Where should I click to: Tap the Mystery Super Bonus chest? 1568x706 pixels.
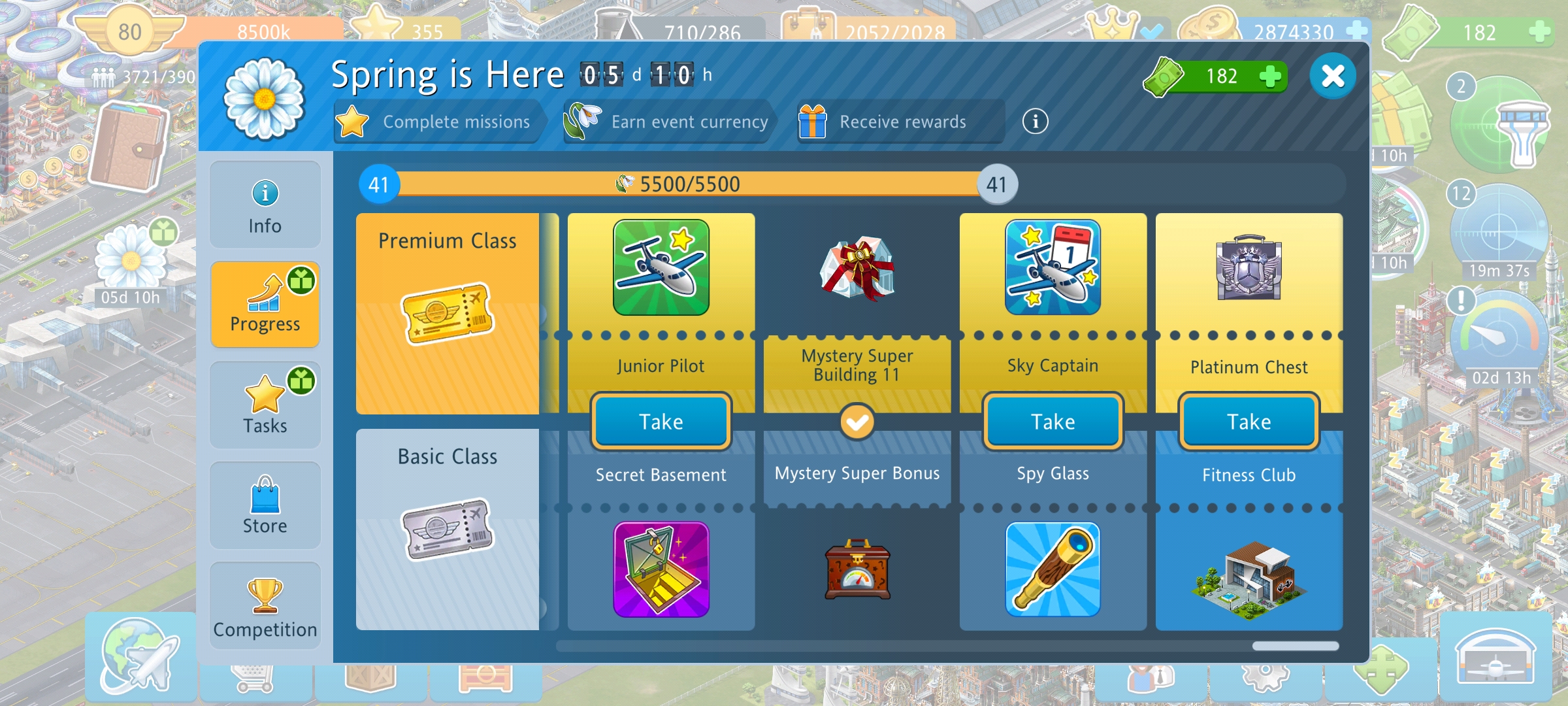point(857,569)
